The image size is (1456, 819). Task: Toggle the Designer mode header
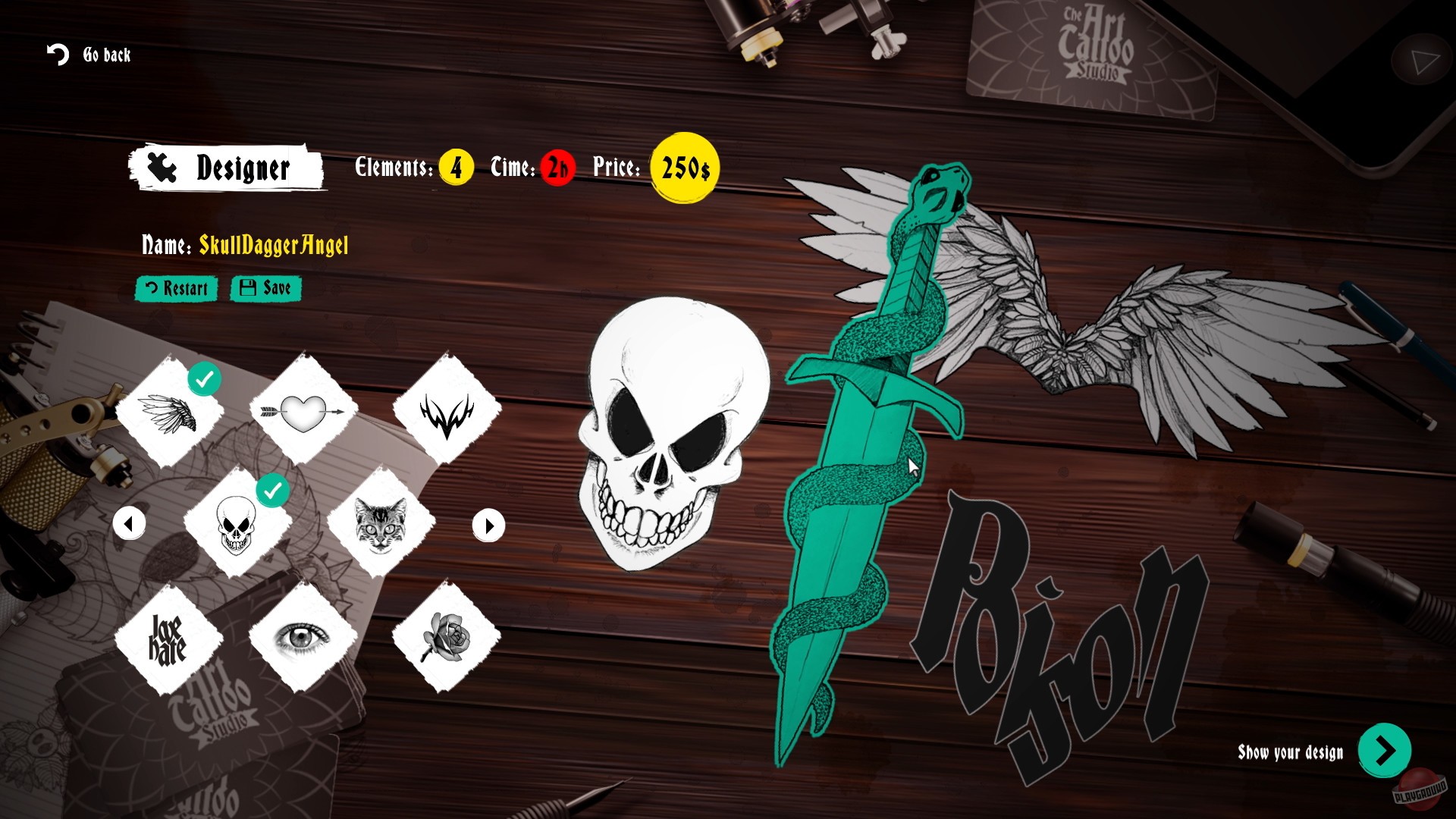pyautogui.click(x=227, y=168)
